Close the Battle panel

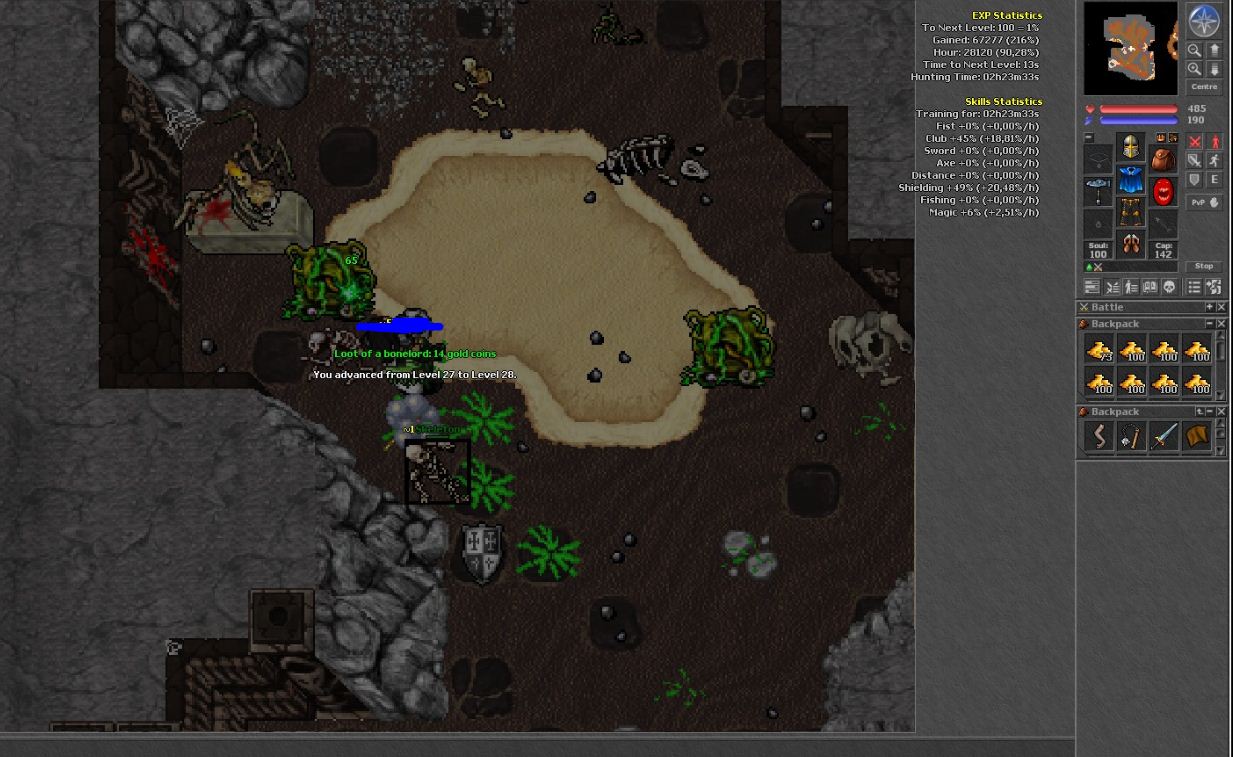click(1221, 307)
